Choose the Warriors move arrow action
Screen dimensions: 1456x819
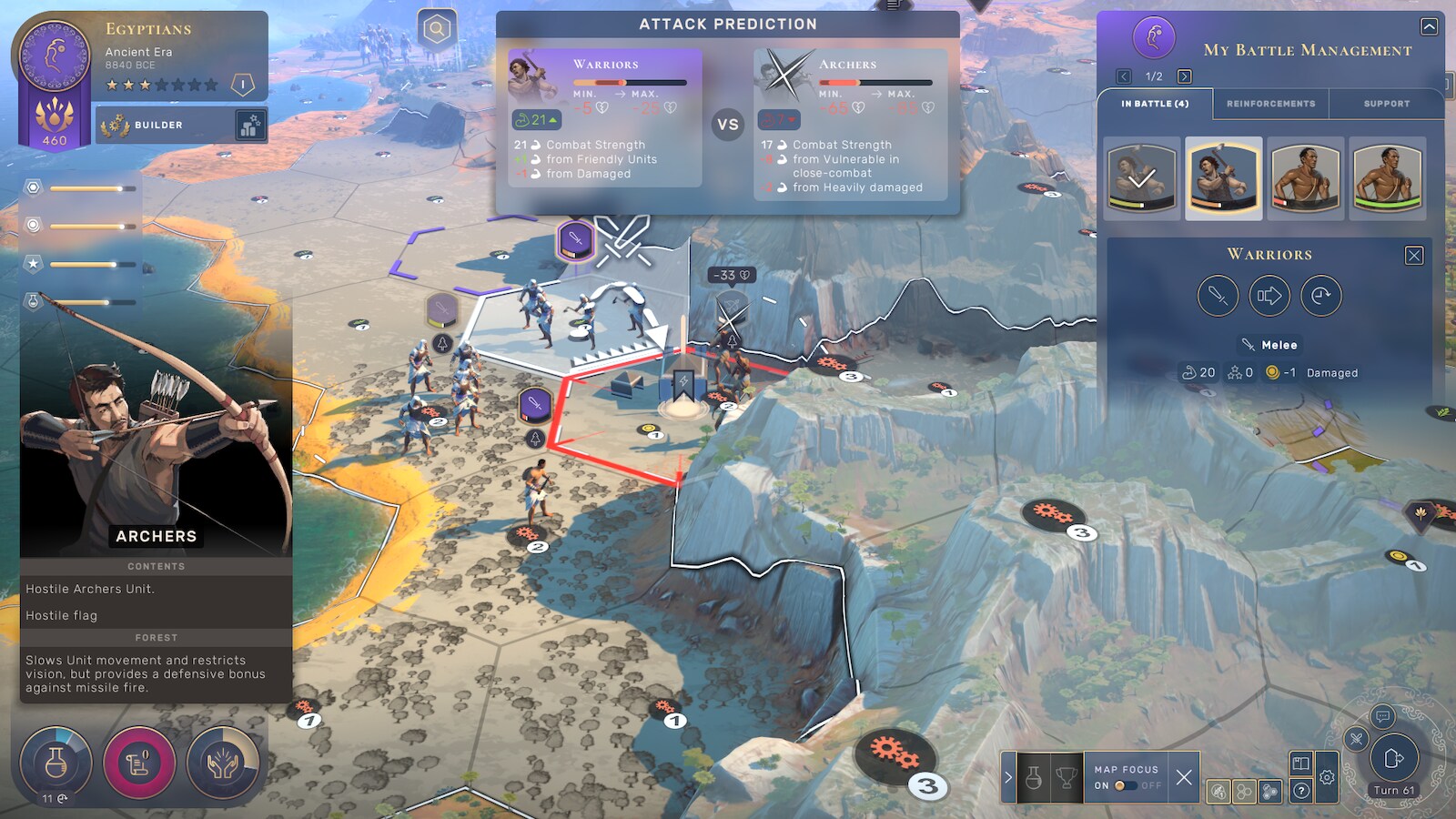(1269, 296)
